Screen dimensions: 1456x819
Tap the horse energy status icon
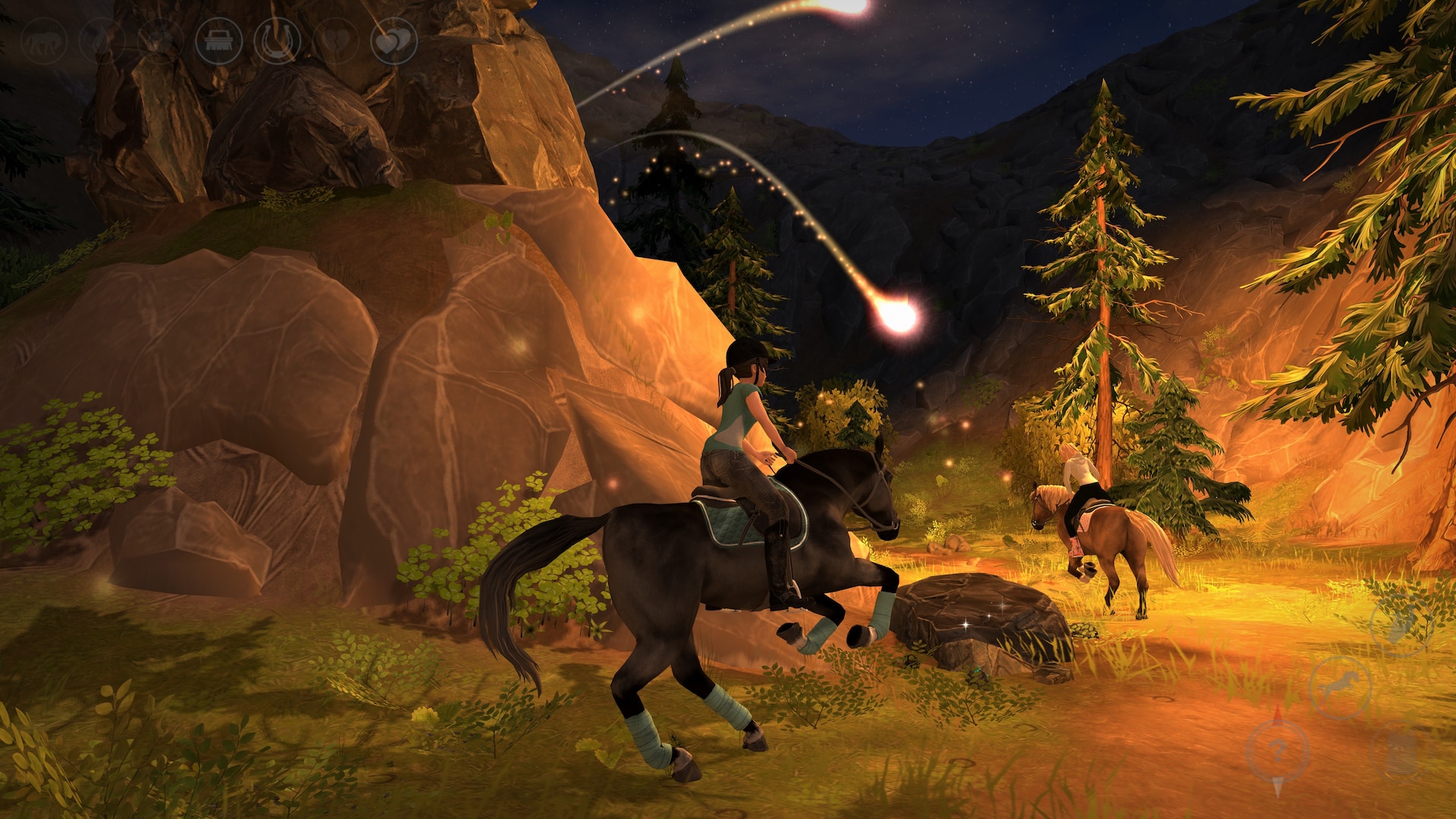point(43,40)
